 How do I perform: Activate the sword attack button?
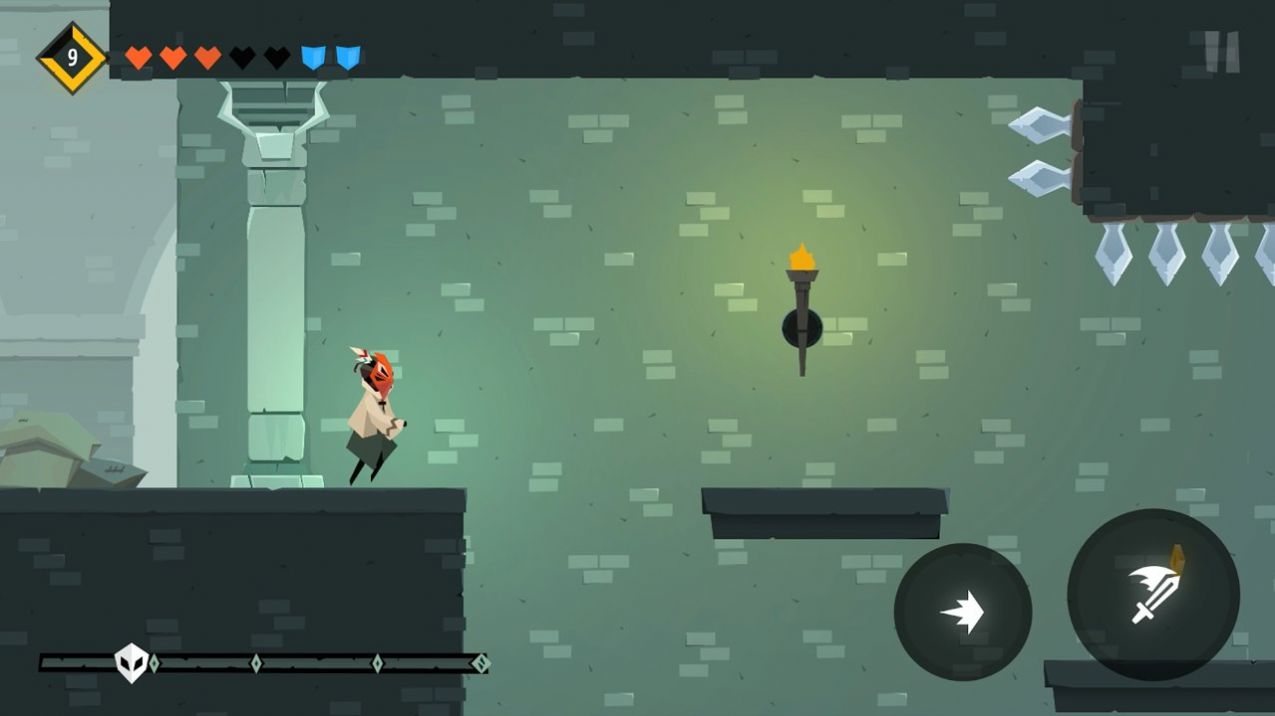click(x=1153, y=595)
